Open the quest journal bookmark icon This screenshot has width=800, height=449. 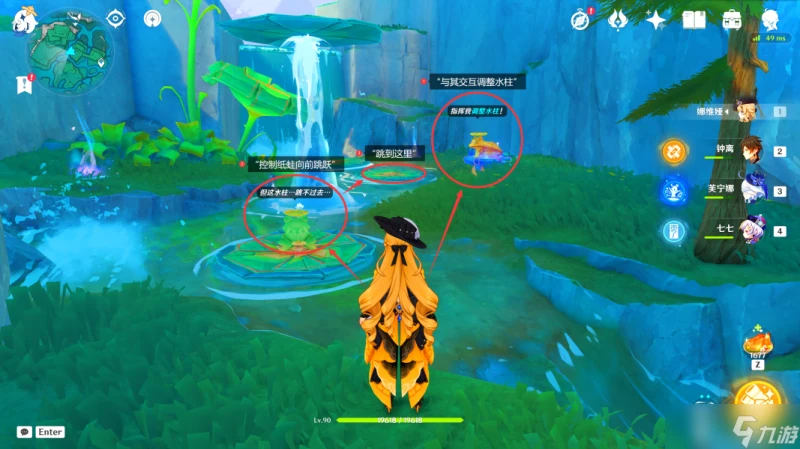point(24,85)
